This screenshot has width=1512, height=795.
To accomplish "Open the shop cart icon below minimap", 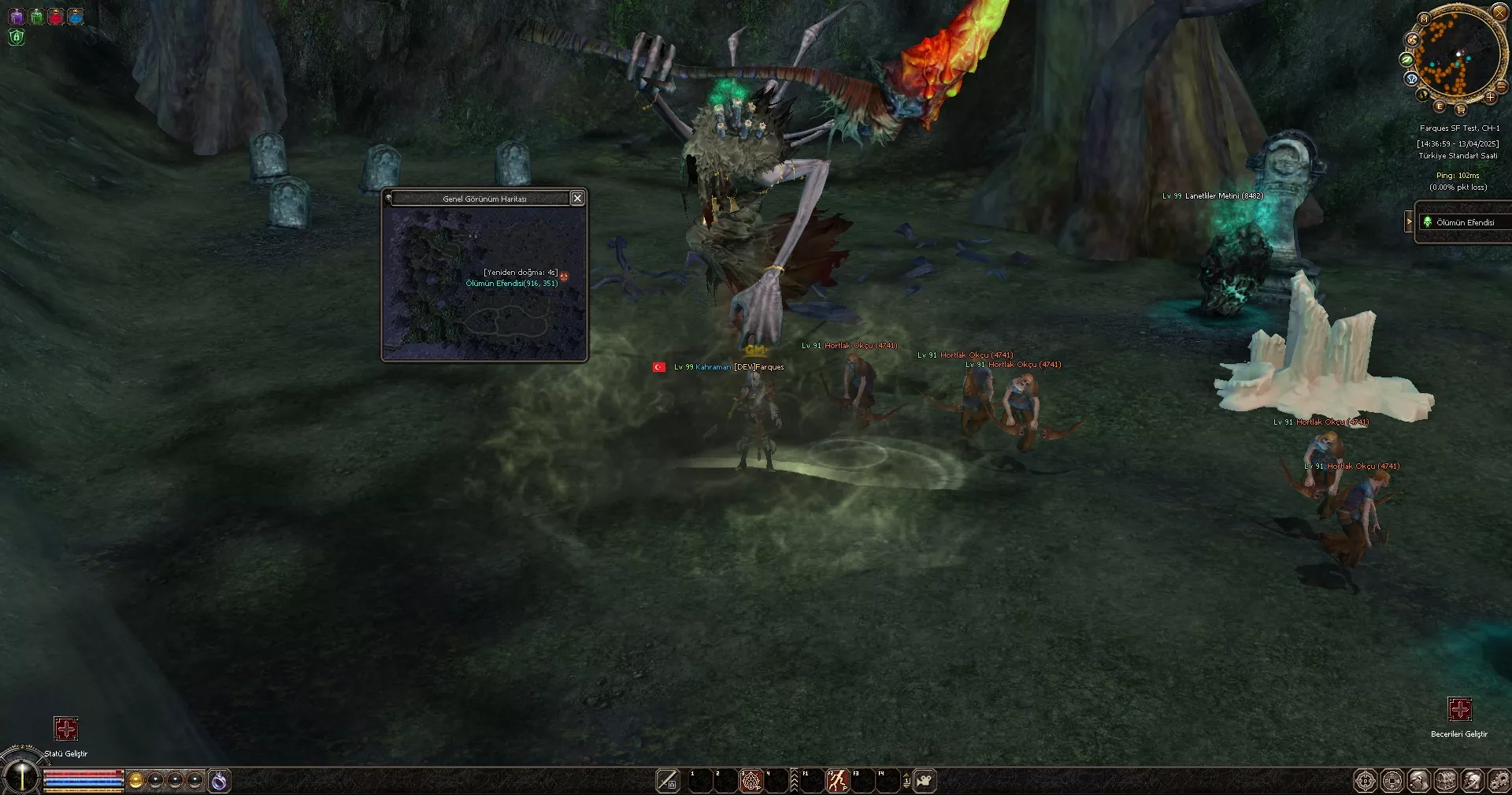I will pos(1461,110).
